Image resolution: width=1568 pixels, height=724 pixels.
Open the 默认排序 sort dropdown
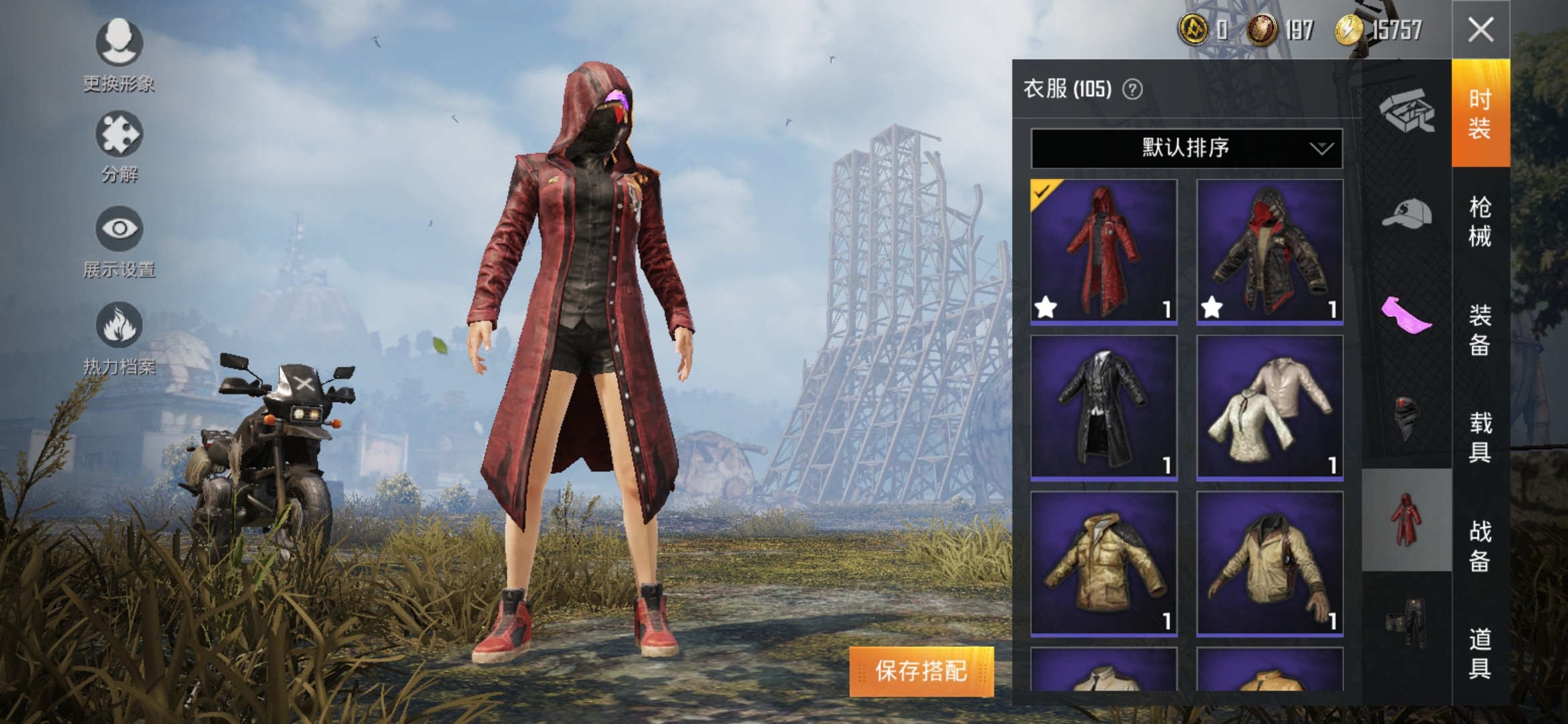[1186, 147]
